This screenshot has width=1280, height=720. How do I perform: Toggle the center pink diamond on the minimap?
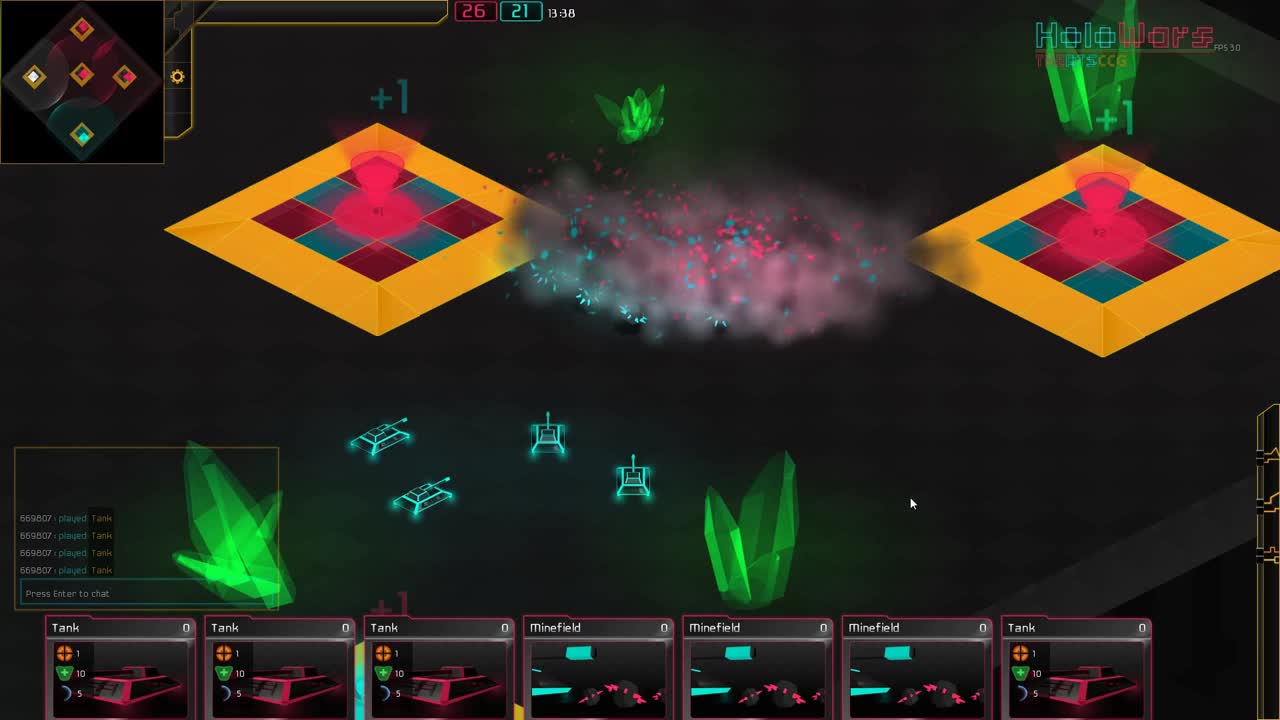pos(83,74)
